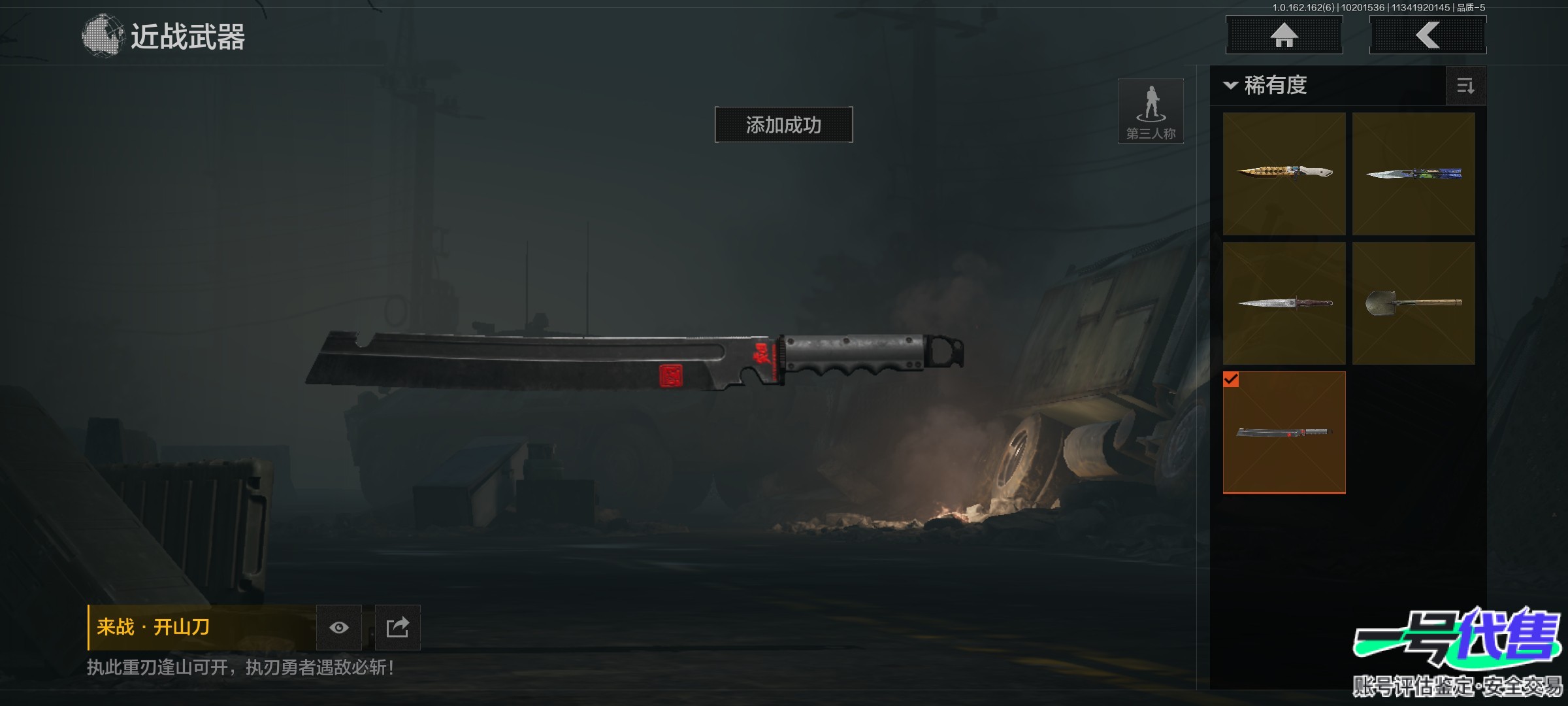The height and width of the screenshot is (706, 1568).
Task: Pick the shovel melee weapon slot
Action: click(x=1413, y=303)
